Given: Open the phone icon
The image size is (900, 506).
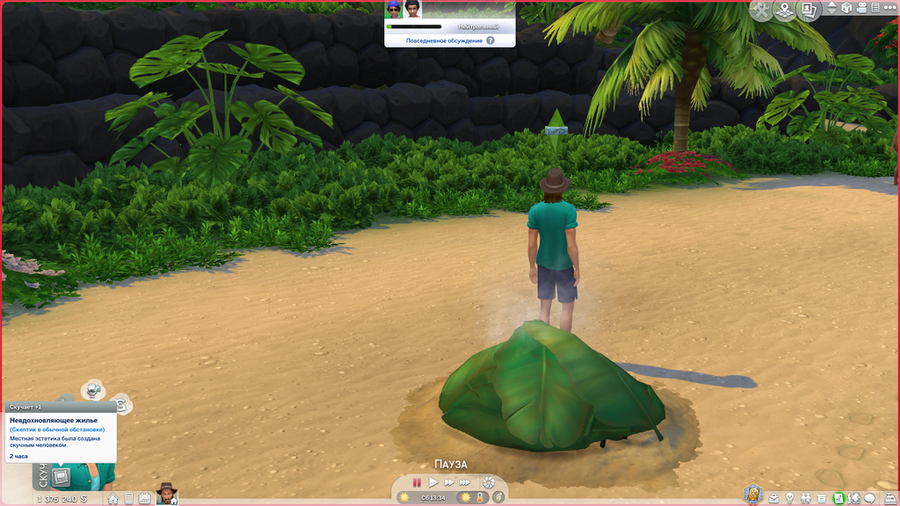Looking at the screenshot, I should pos(129,497).
